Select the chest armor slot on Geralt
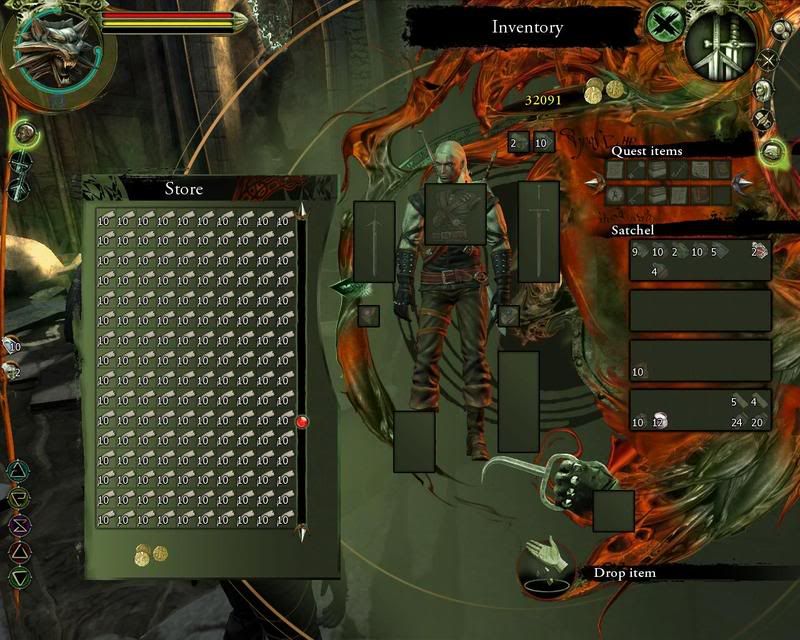The image size is (800, 640). coord(456,214)
